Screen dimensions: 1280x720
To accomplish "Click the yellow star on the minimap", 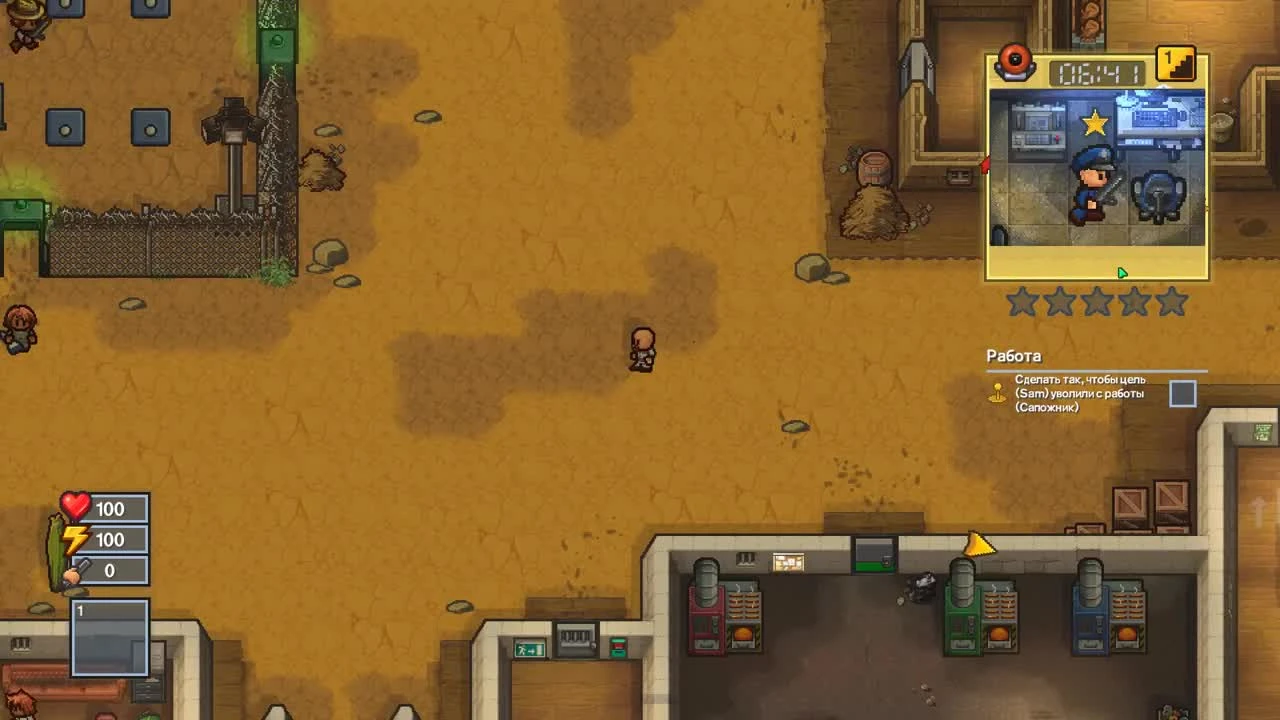I will coord(1097,122).
